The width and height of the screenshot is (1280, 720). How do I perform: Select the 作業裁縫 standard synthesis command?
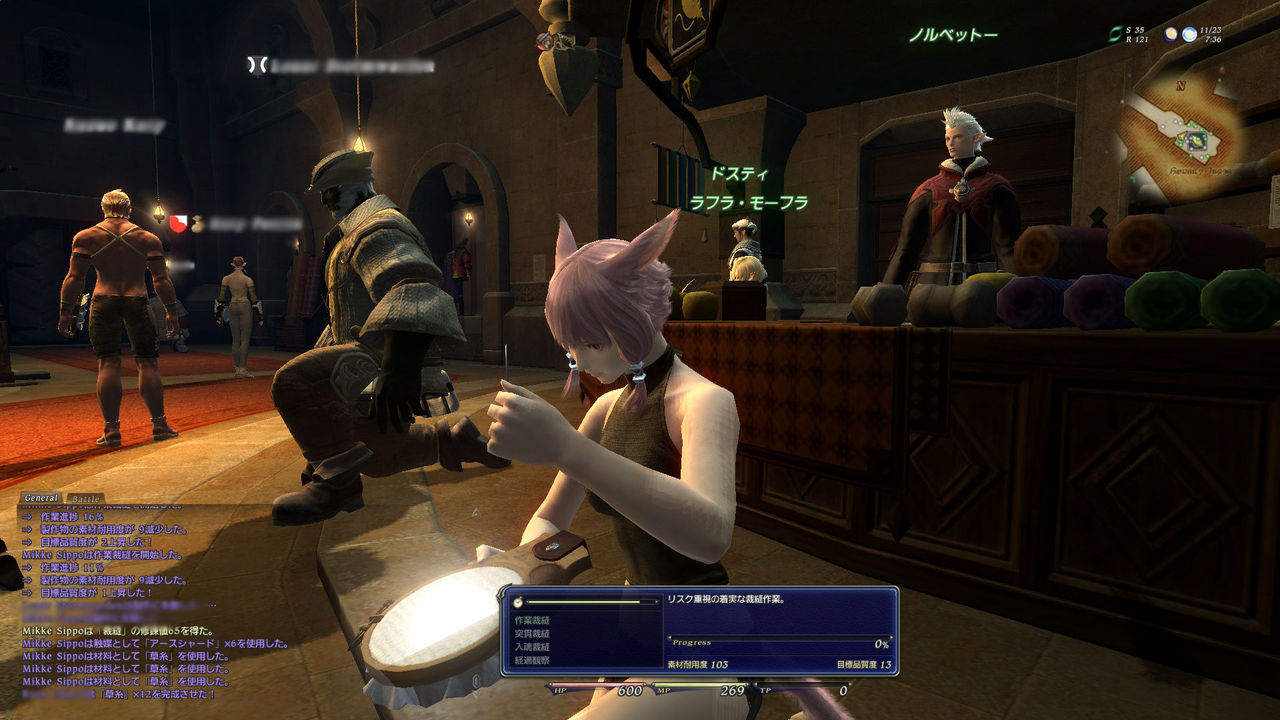click(532, 620)
